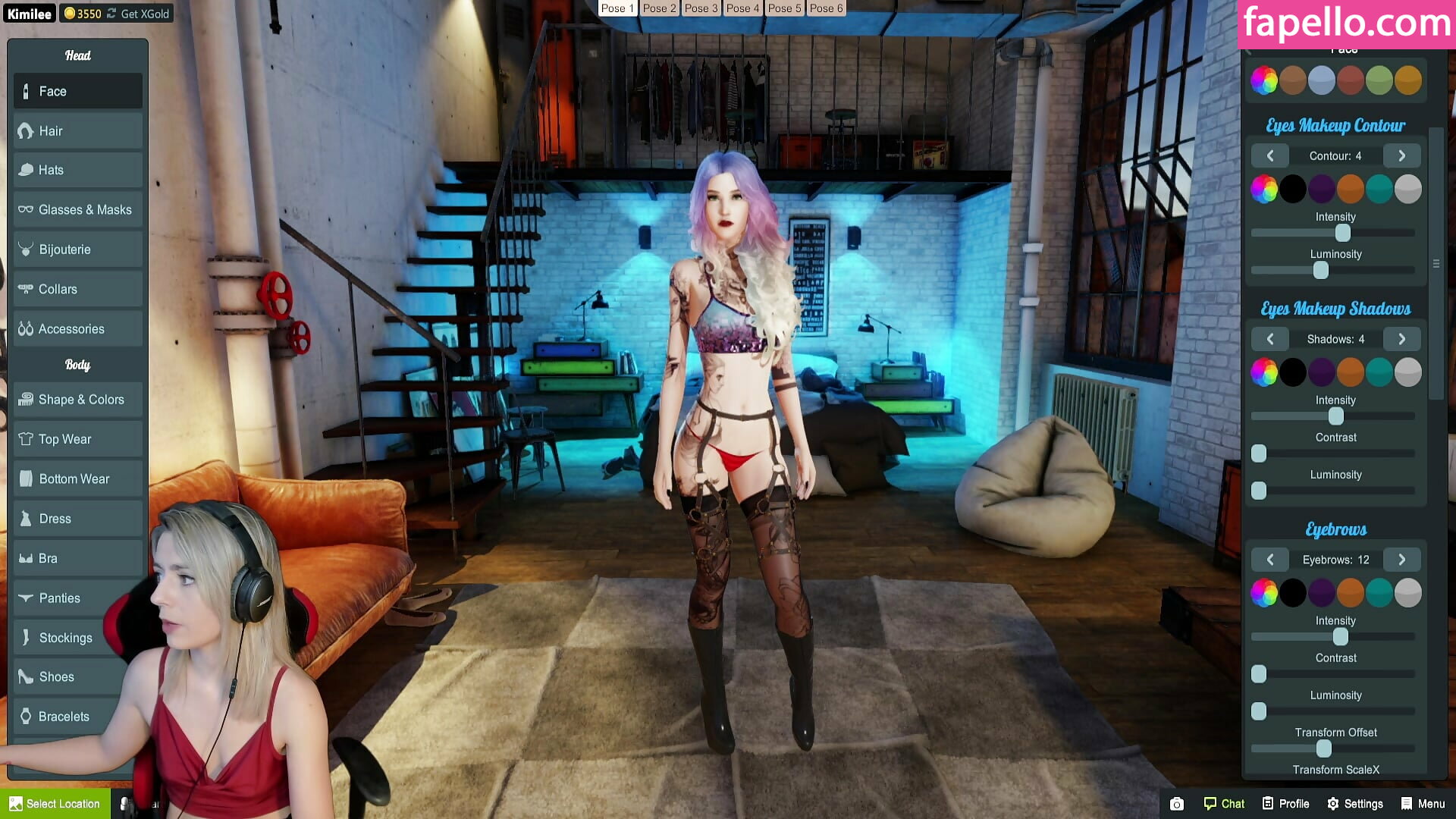Open the Settings from bottom bar
Screen dimensions: 1456x819
click(1354, 804)
